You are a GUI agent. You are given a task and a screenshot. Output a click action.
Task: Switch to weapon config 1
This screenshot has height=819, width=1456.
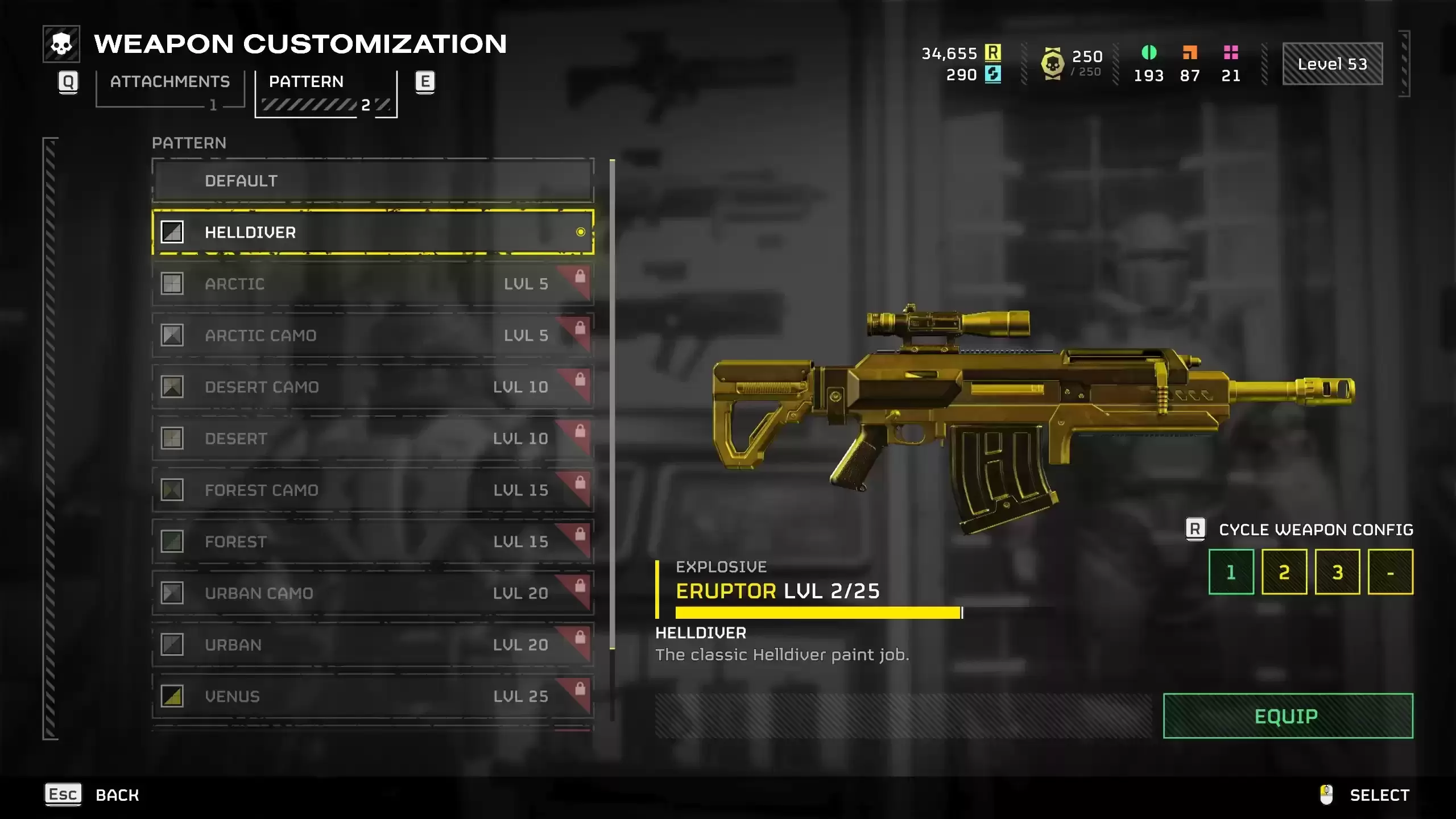pyautogui.click(x=1231, y=572)
